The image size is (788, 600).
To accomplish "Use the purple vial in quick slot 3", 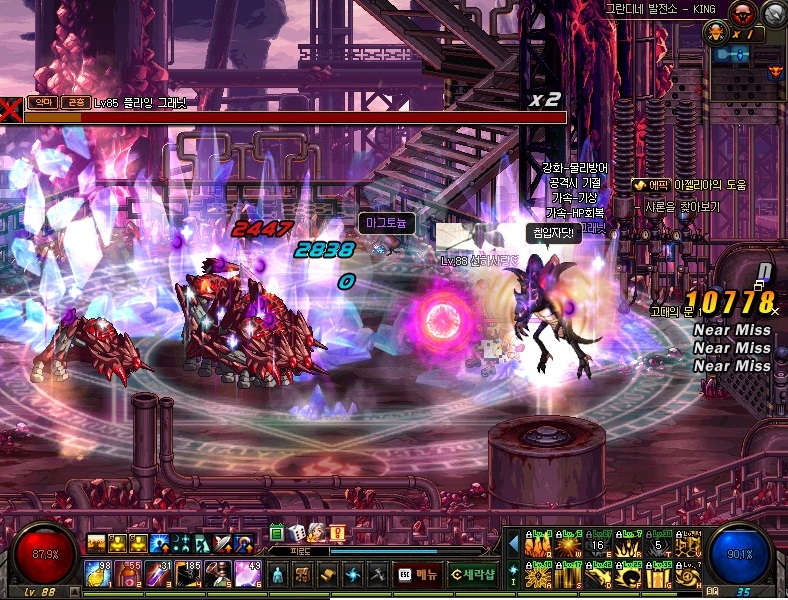I will click(158, 573).
